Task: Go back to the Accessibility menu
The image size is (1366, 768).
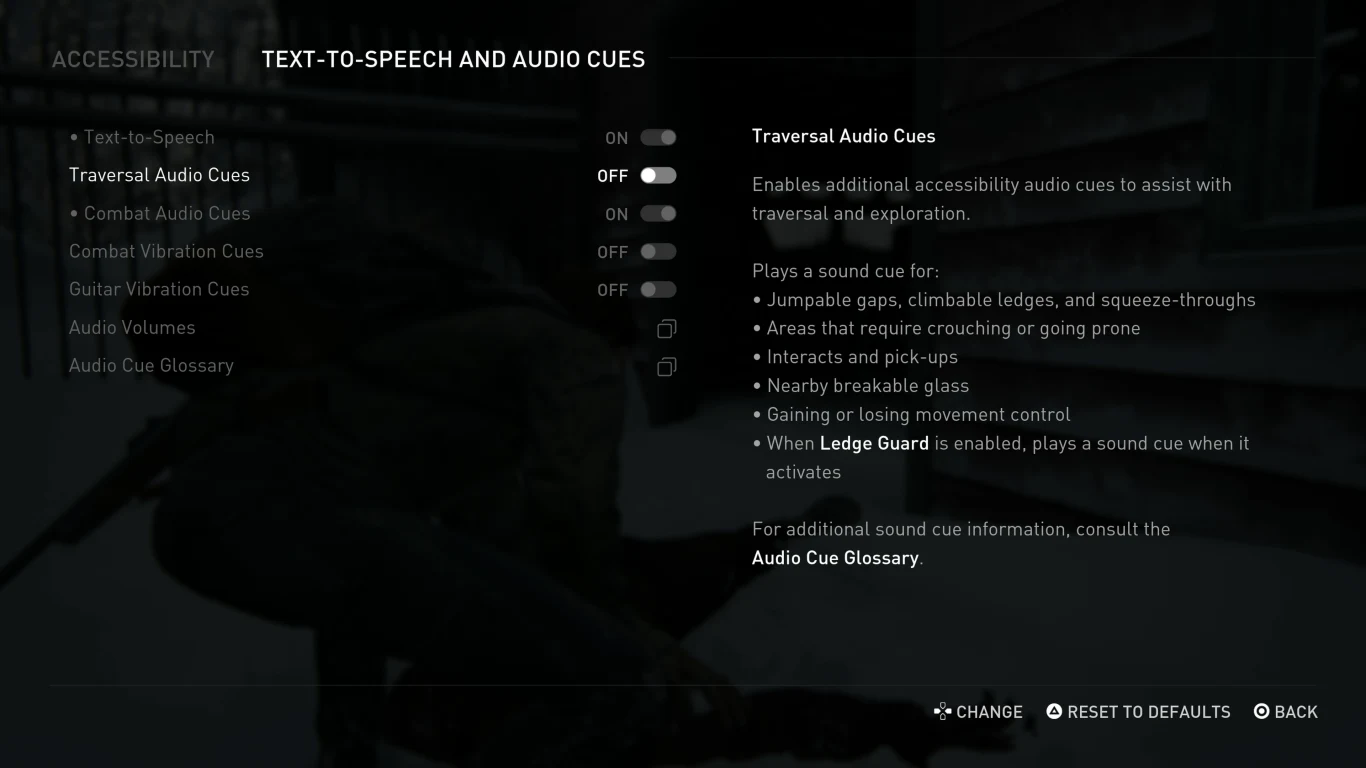Action: click(x=133, y=60)
